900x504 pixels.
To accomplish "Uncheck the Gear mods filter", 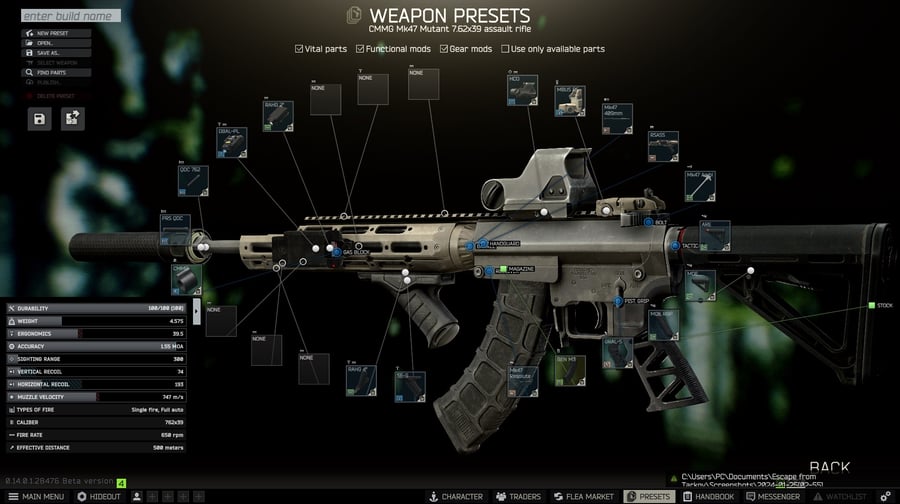I will coord(445,49).
